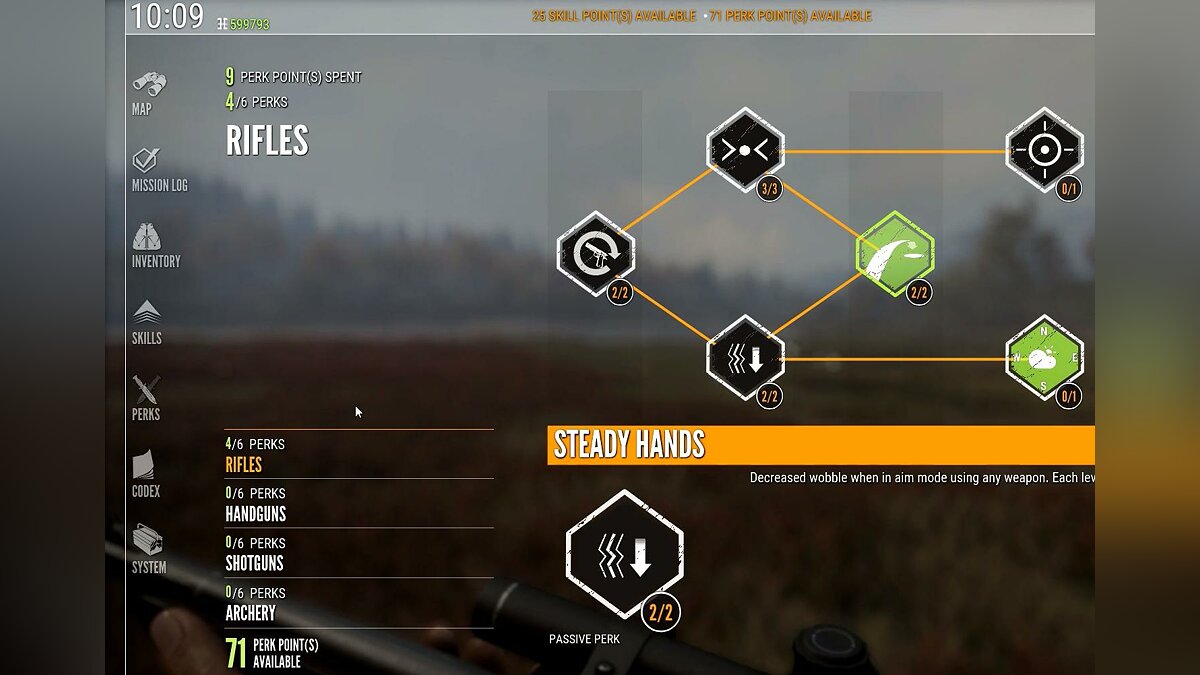Select the Steady Hands perk node in tree

[x=745, y=358]
